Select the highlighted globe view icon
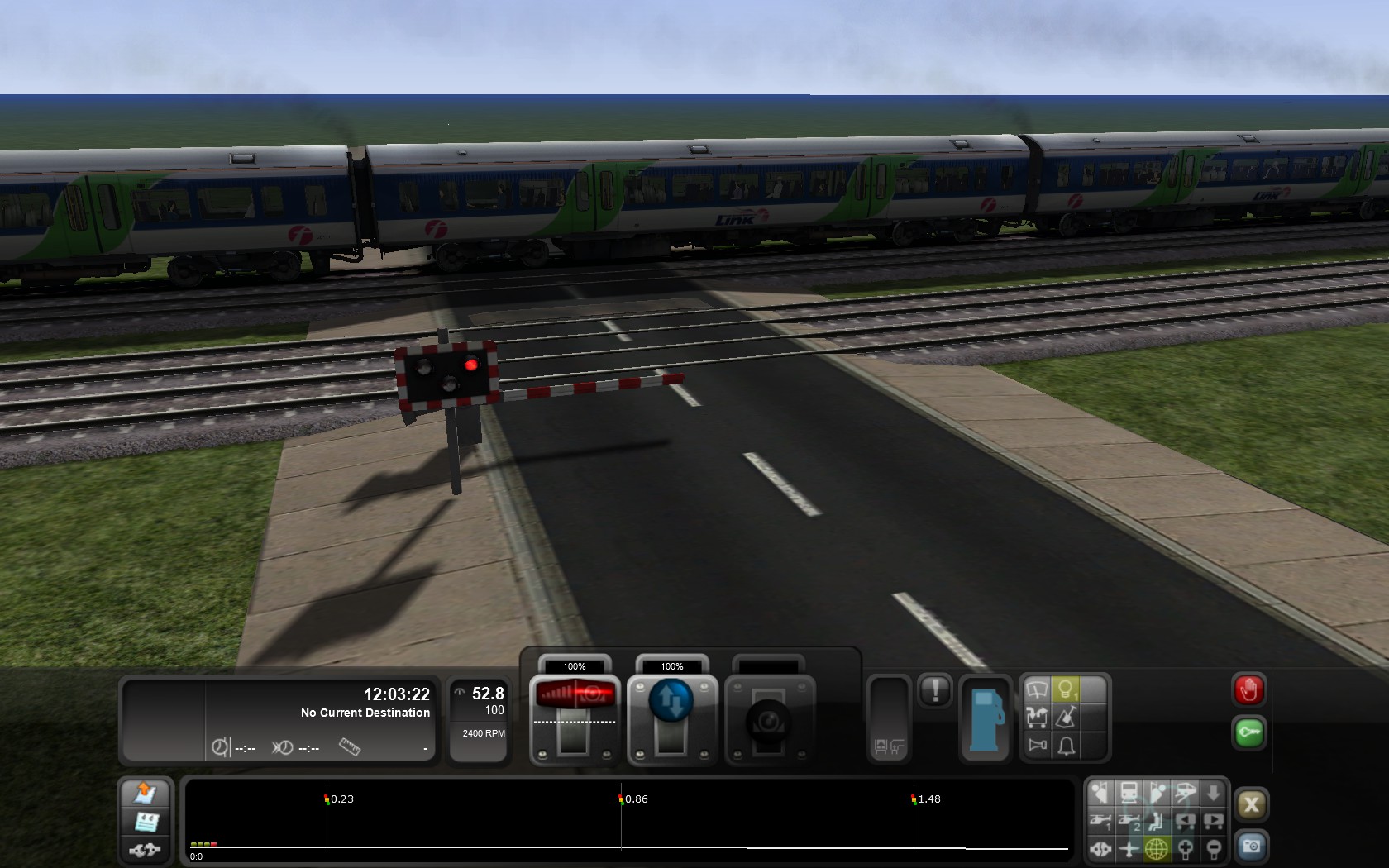Image resolution: width=1389 pixels, height=868 pixels. 1157,849
